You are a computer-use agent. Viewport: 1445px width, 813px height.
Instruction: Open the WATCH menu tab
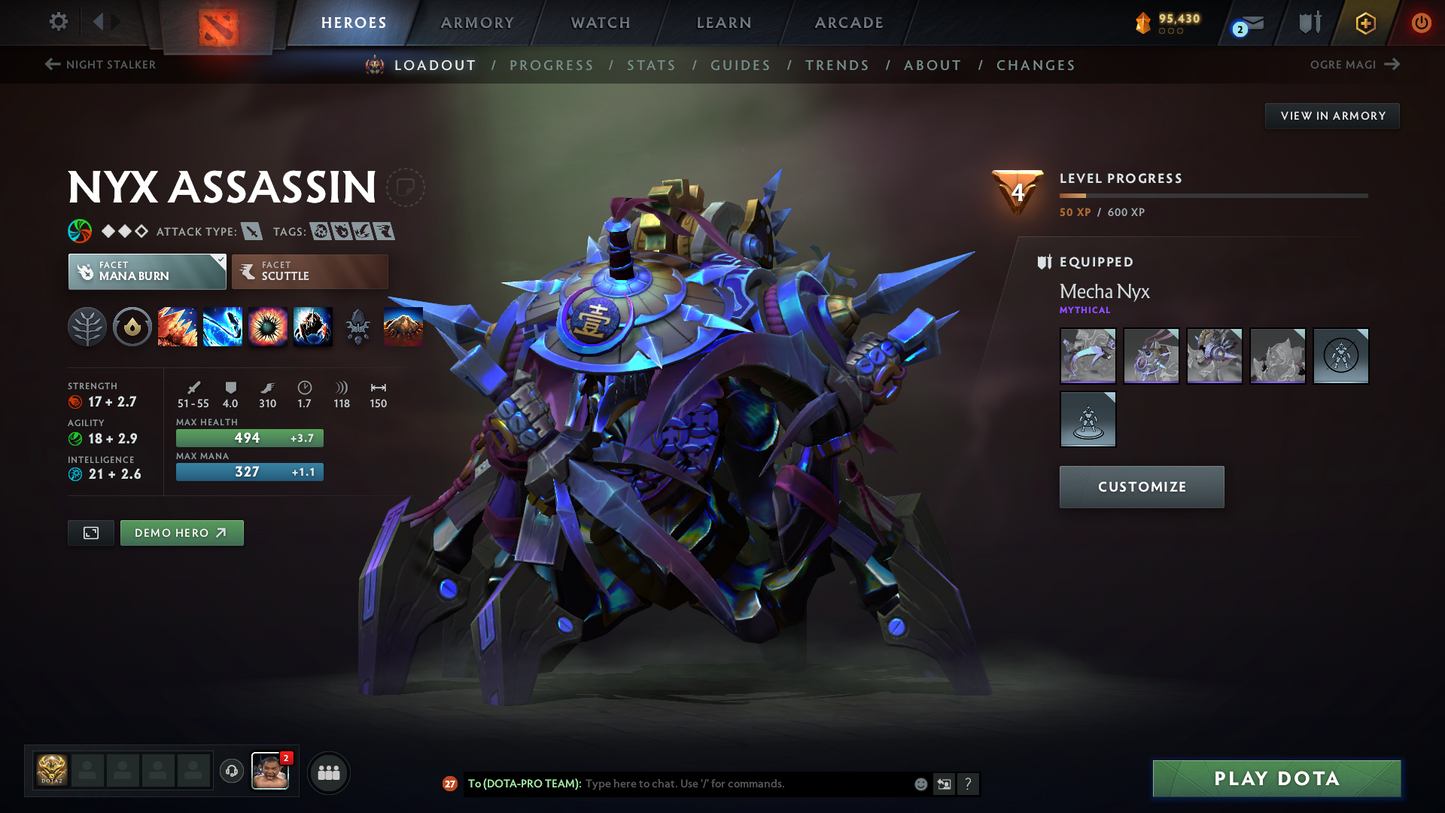pyautogui.click(x=599, y=22)
